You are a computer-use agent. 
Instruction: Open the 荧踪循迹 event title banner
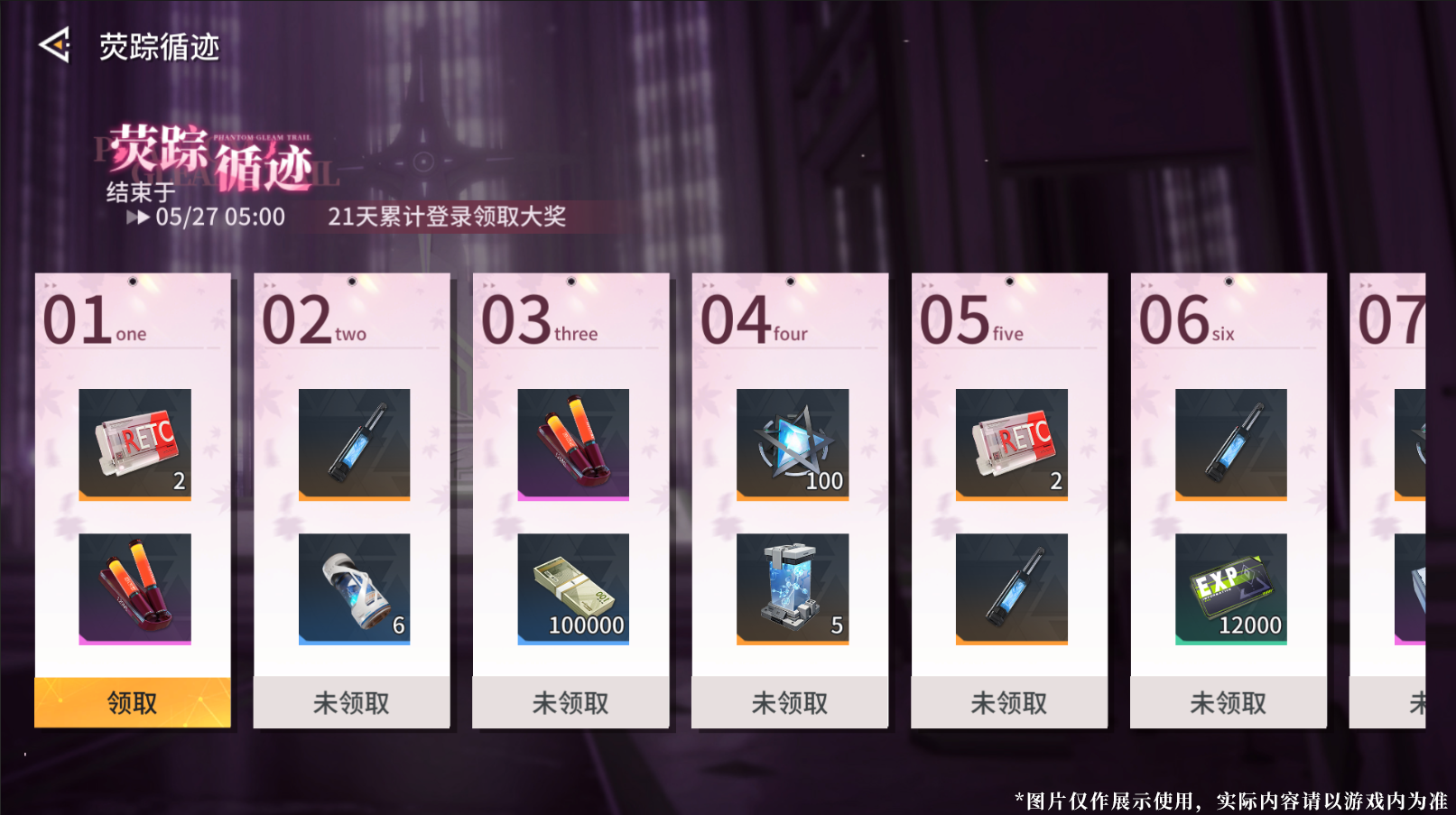[x=211, y=158]
